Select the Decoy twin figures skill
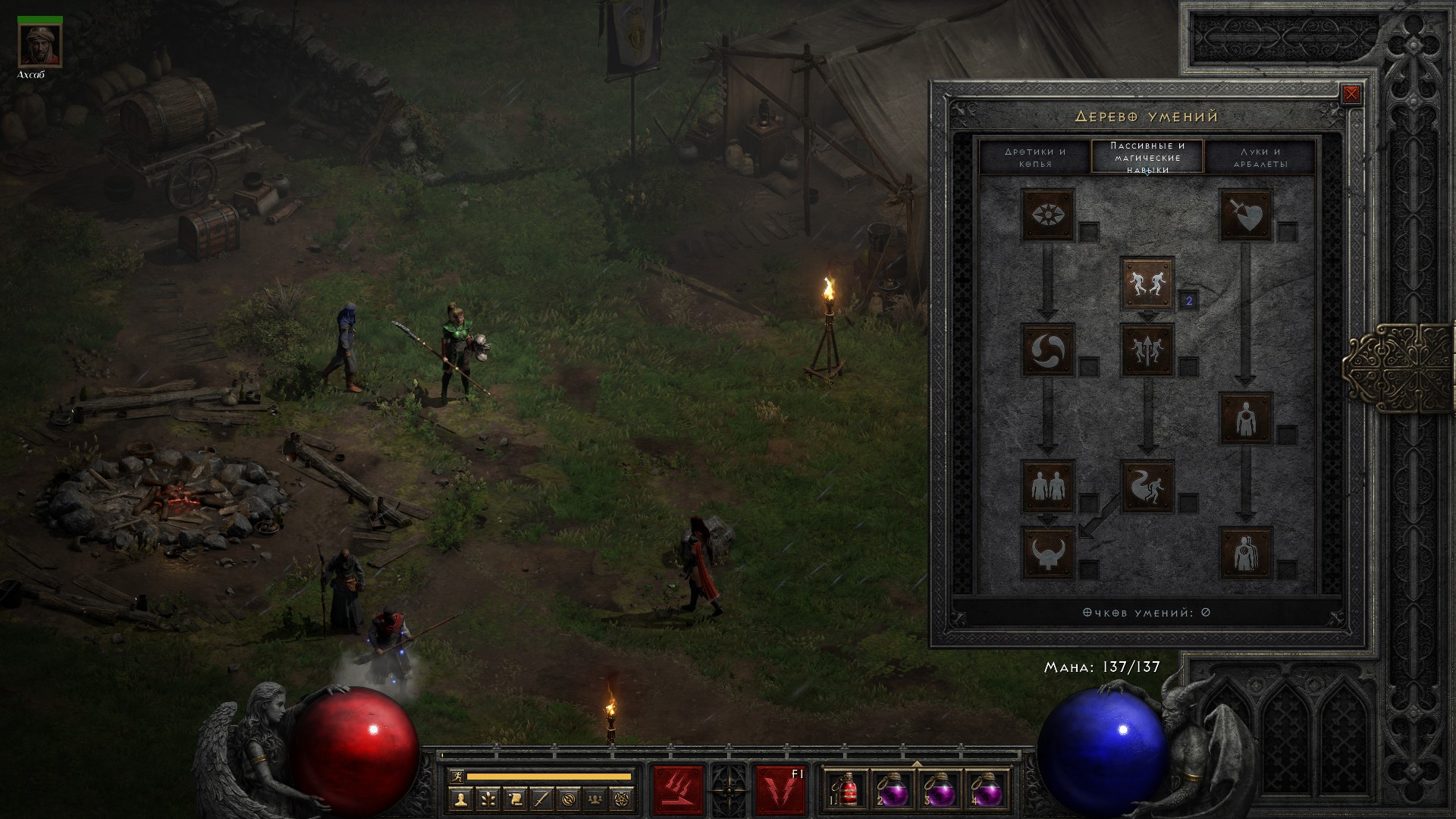This screenshot has height=819, width=1456. pyautogui.click(x=1048, y=485)
